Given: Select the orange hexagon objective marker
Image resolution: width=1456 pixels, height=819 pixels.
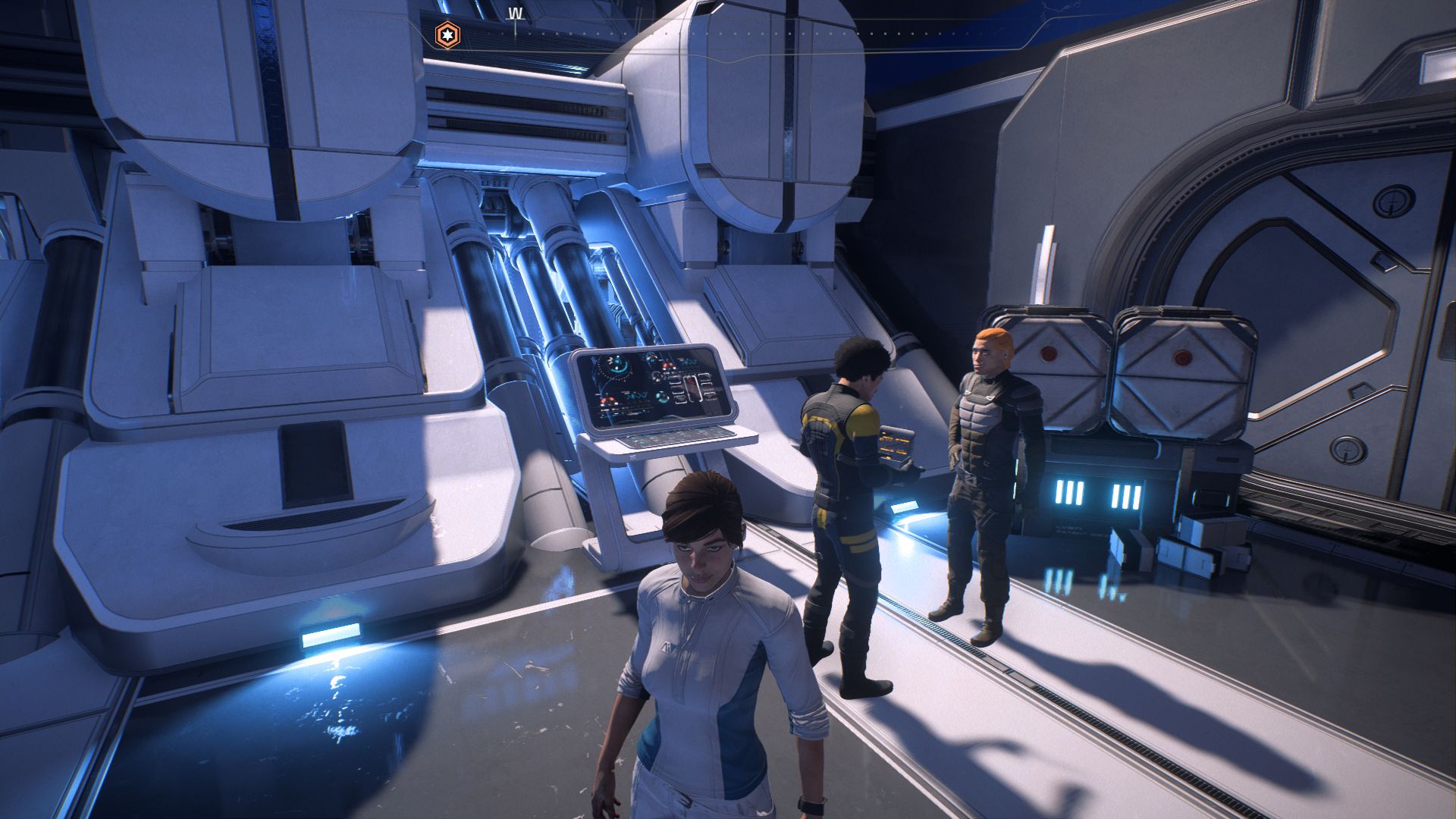Looking at the screenshot, I should coord(447,35).
